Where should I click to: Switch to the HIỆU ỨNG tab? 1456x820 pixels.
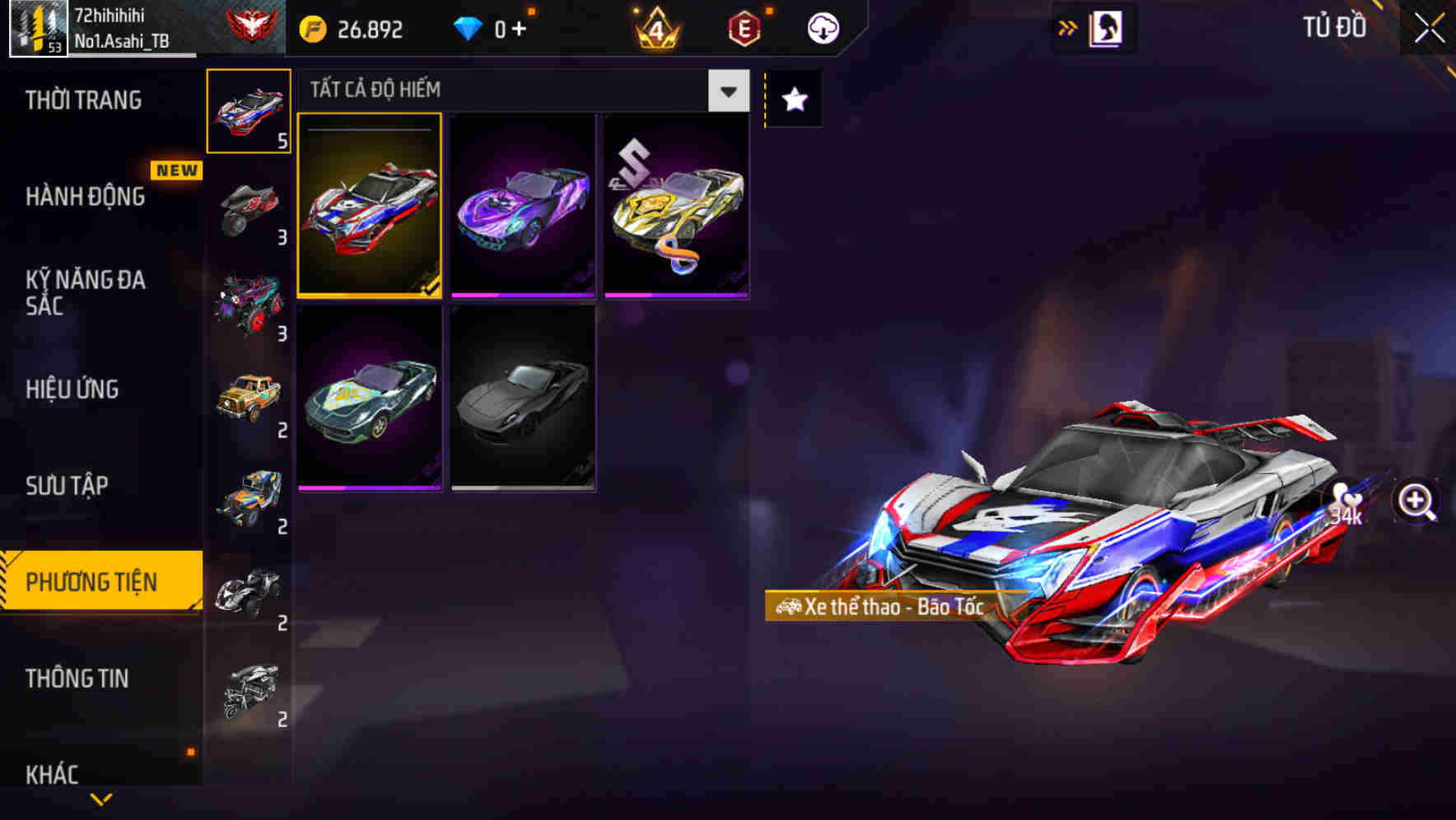[x=72, y=389]
